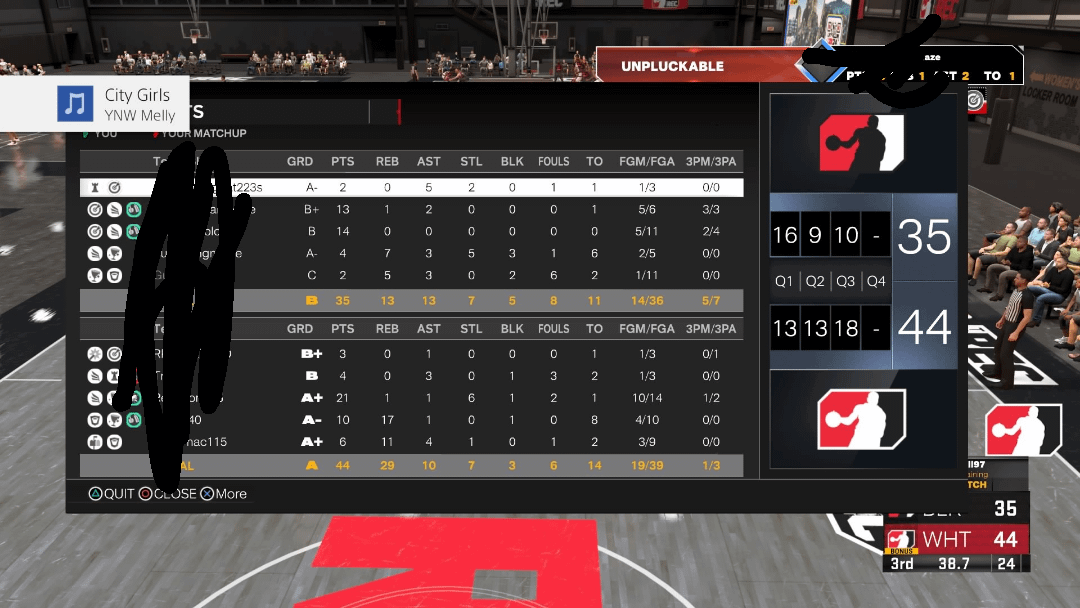
Task: Select the B+ player row with 3 points
Action: point(412,354)
